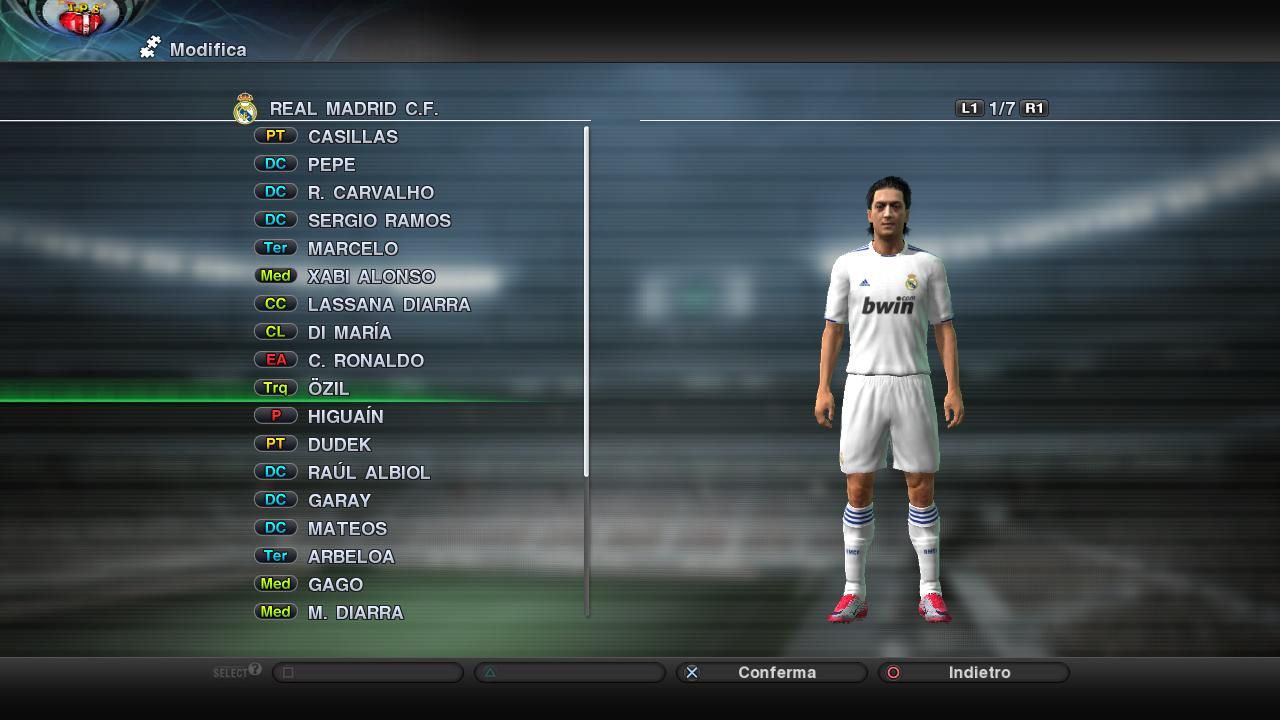The image size is (1280, 720).
Task: Pick Lassana Diarra from the roster
Action: pos(388,305)
